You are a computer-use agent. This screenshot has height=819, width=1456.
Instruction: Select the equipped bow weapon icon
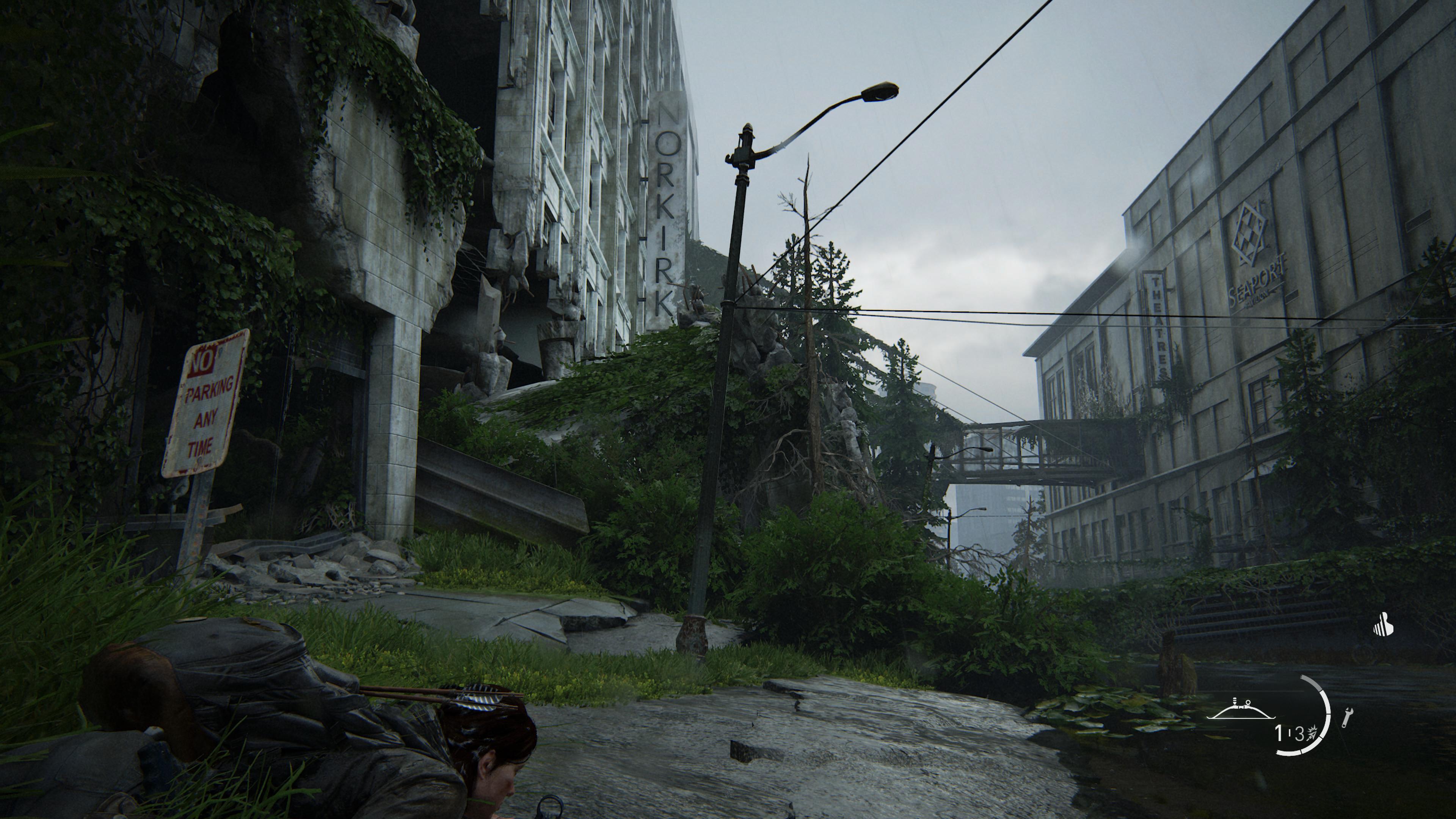point(1241,710)
